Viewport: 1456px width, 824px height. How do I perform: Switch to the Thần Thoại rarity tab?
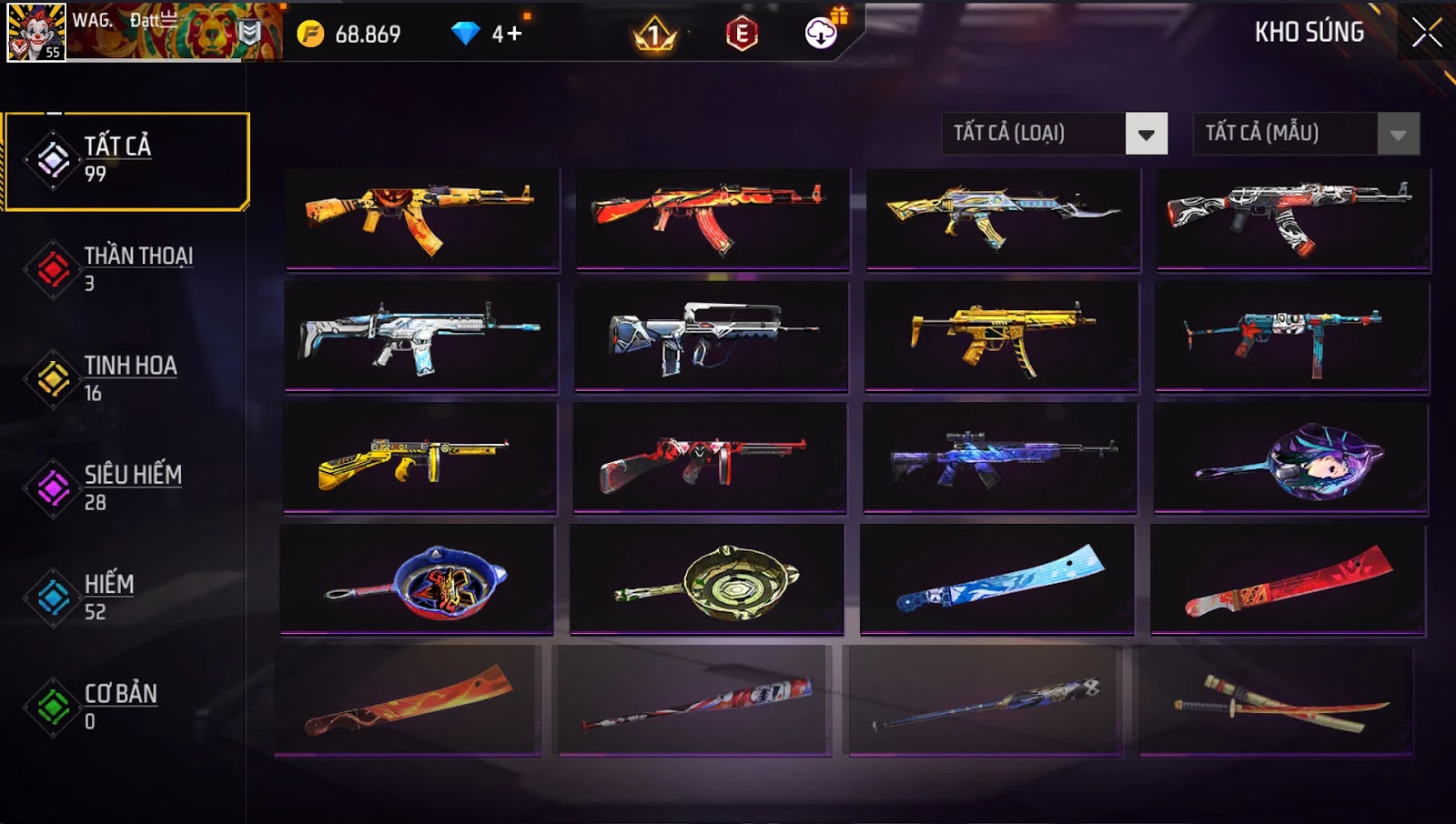coord(126,269)
